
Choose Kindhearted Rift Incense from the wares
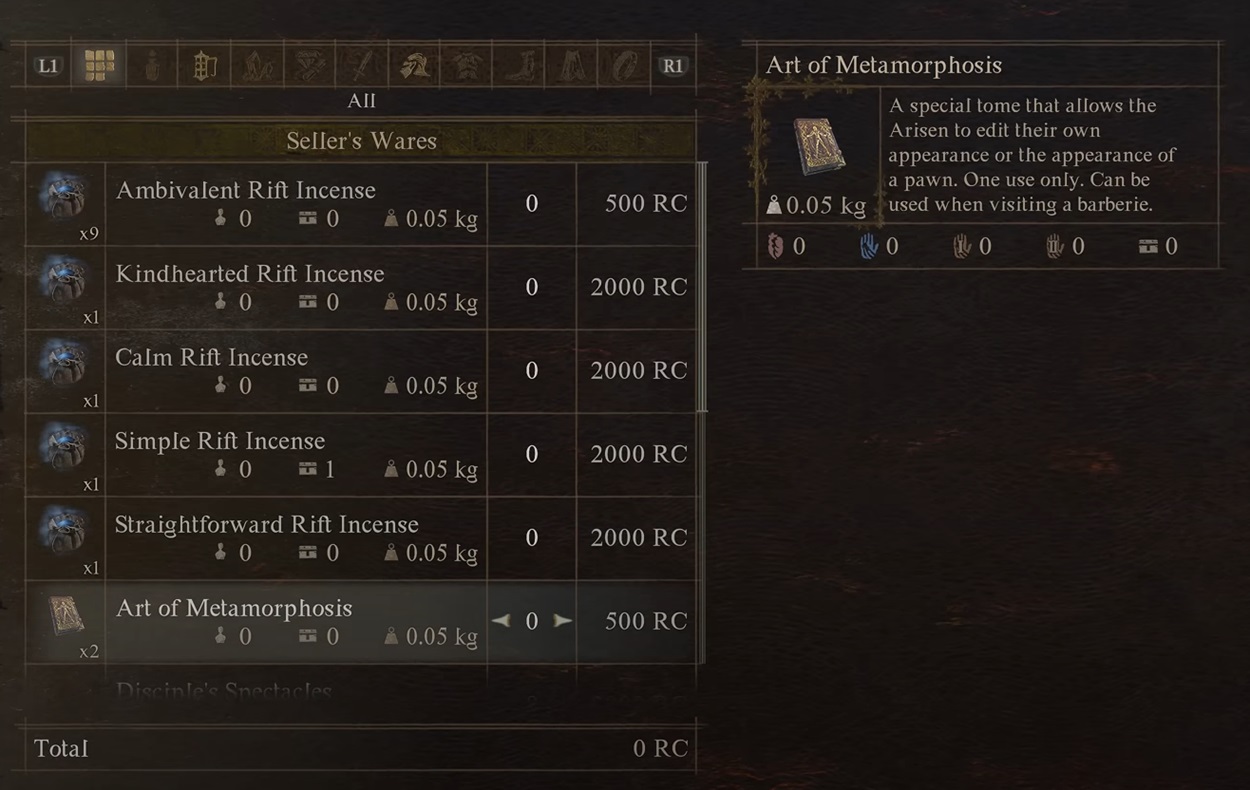300,288
